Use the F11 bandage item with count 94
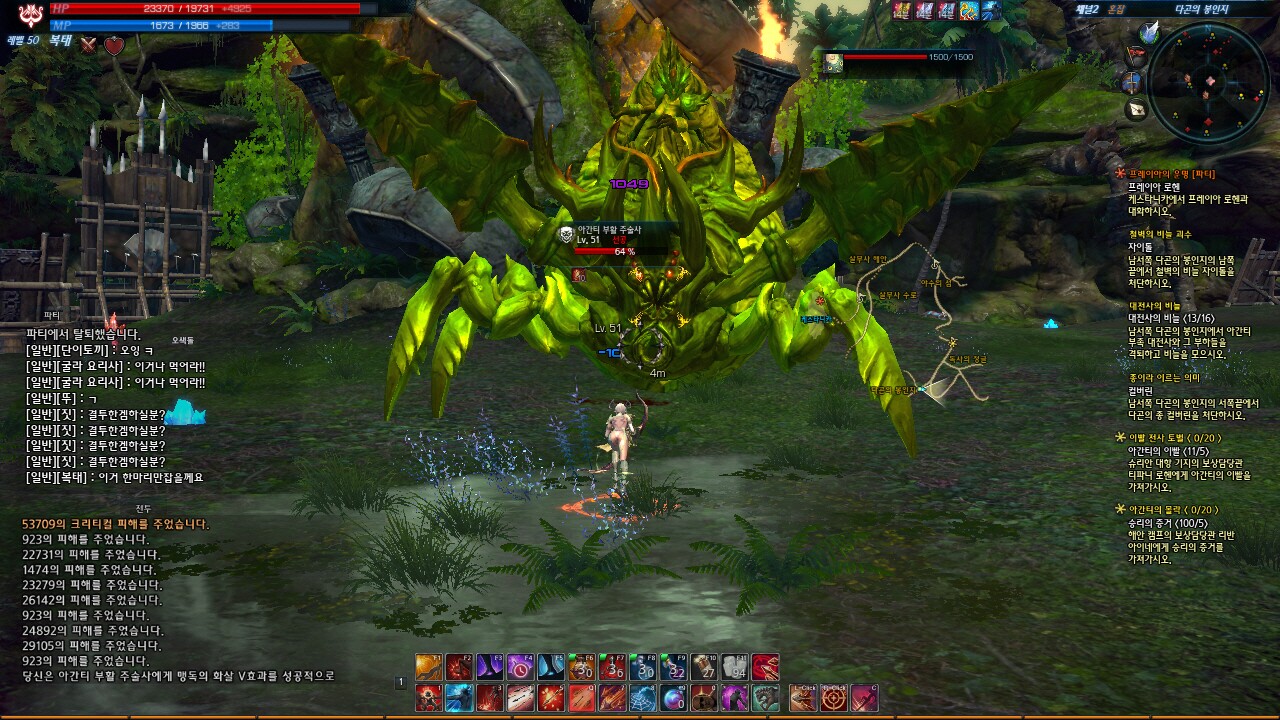Image resolution: width=1280 pixels, height=720 pixels. tap(735, 667)
